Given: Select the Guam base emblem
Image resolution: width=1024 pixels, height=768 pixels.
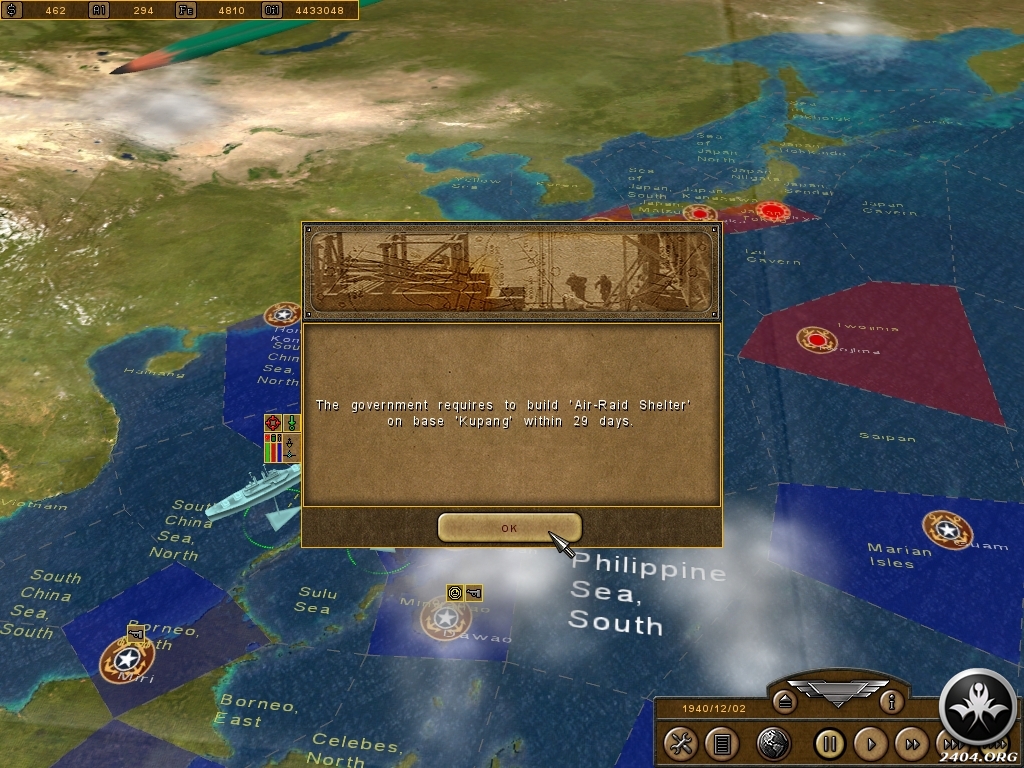Looking at the screenshot, I should click(x=945, y=530).
